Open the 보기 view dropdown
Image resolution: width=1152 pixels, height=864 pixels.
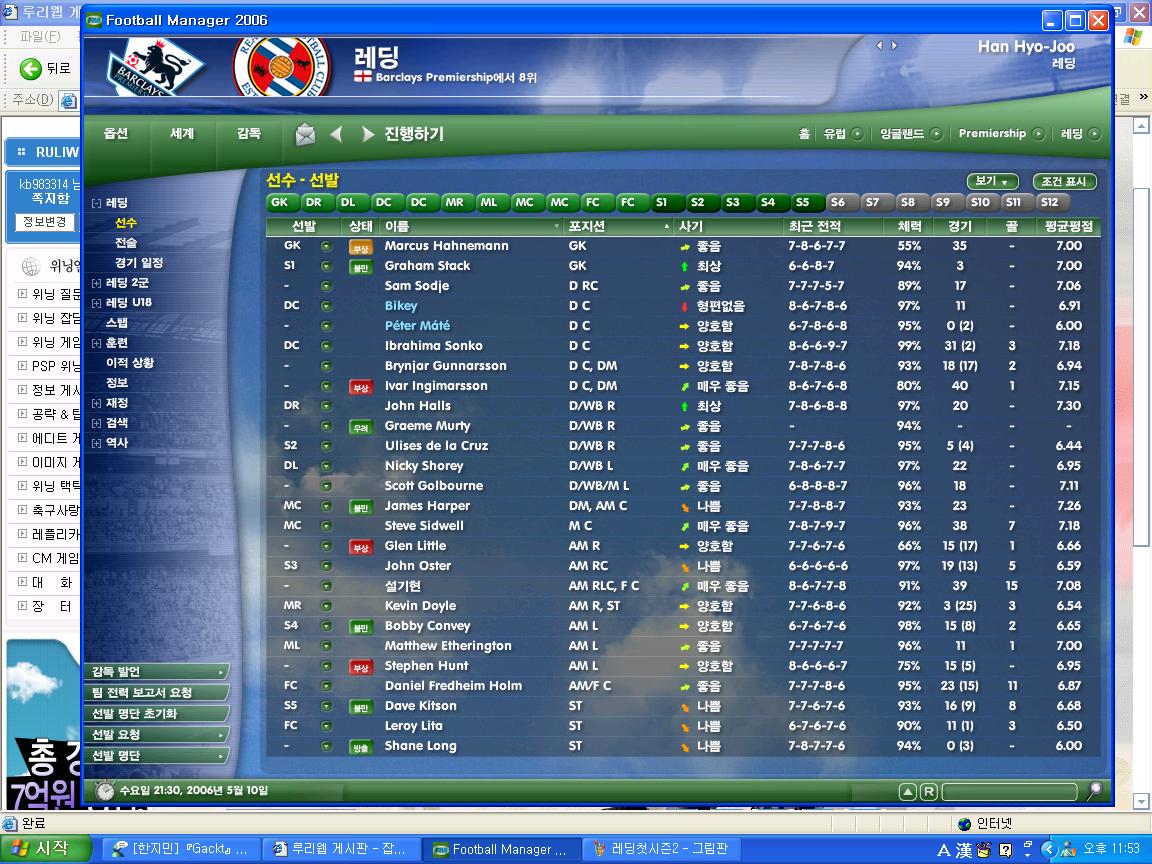(992, 182)
